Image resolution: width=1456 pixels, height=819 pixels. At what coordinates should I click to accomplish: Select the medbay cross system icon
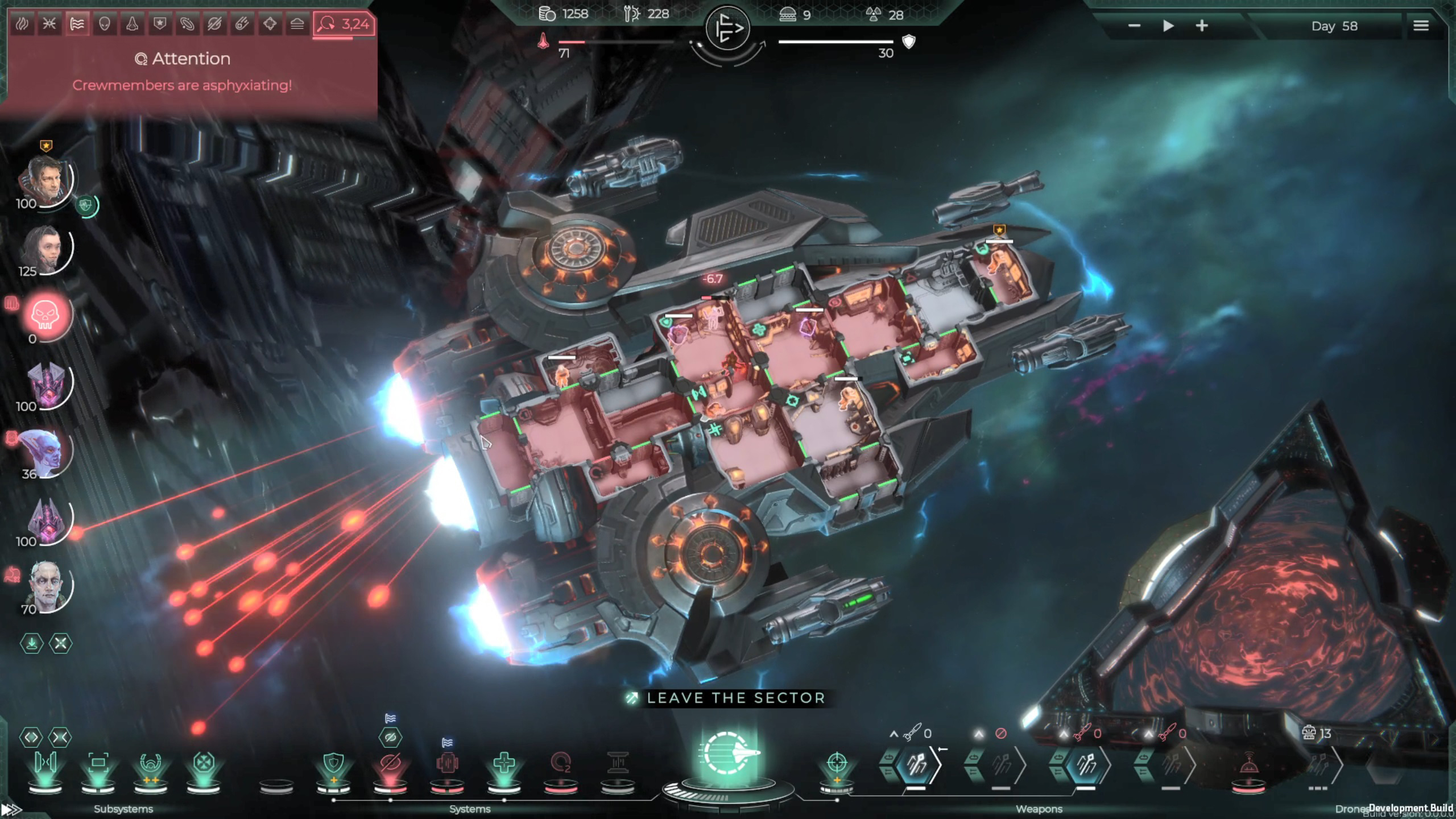pyautogui.click(x=504, y=763)
